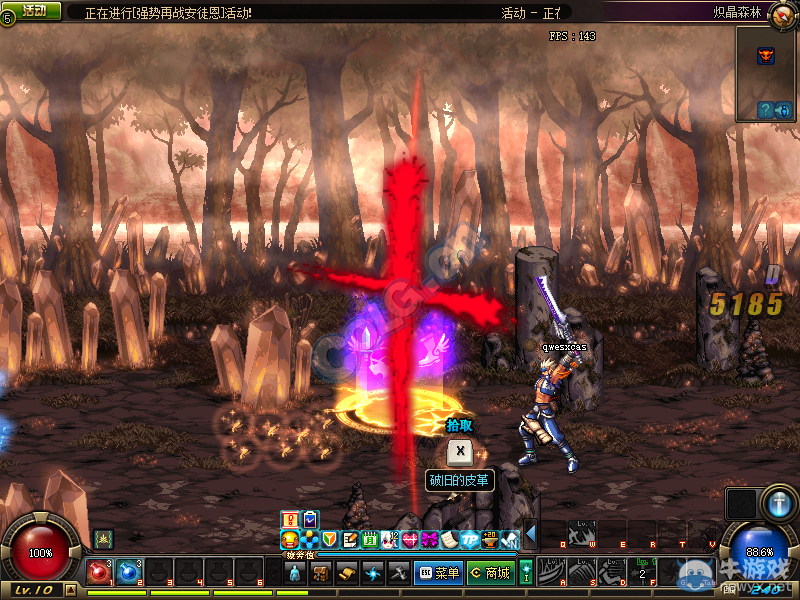Select the boss room marker on minimap
Image resolution: width=800 pixels, height=600 pixels.
coord(766,56)
